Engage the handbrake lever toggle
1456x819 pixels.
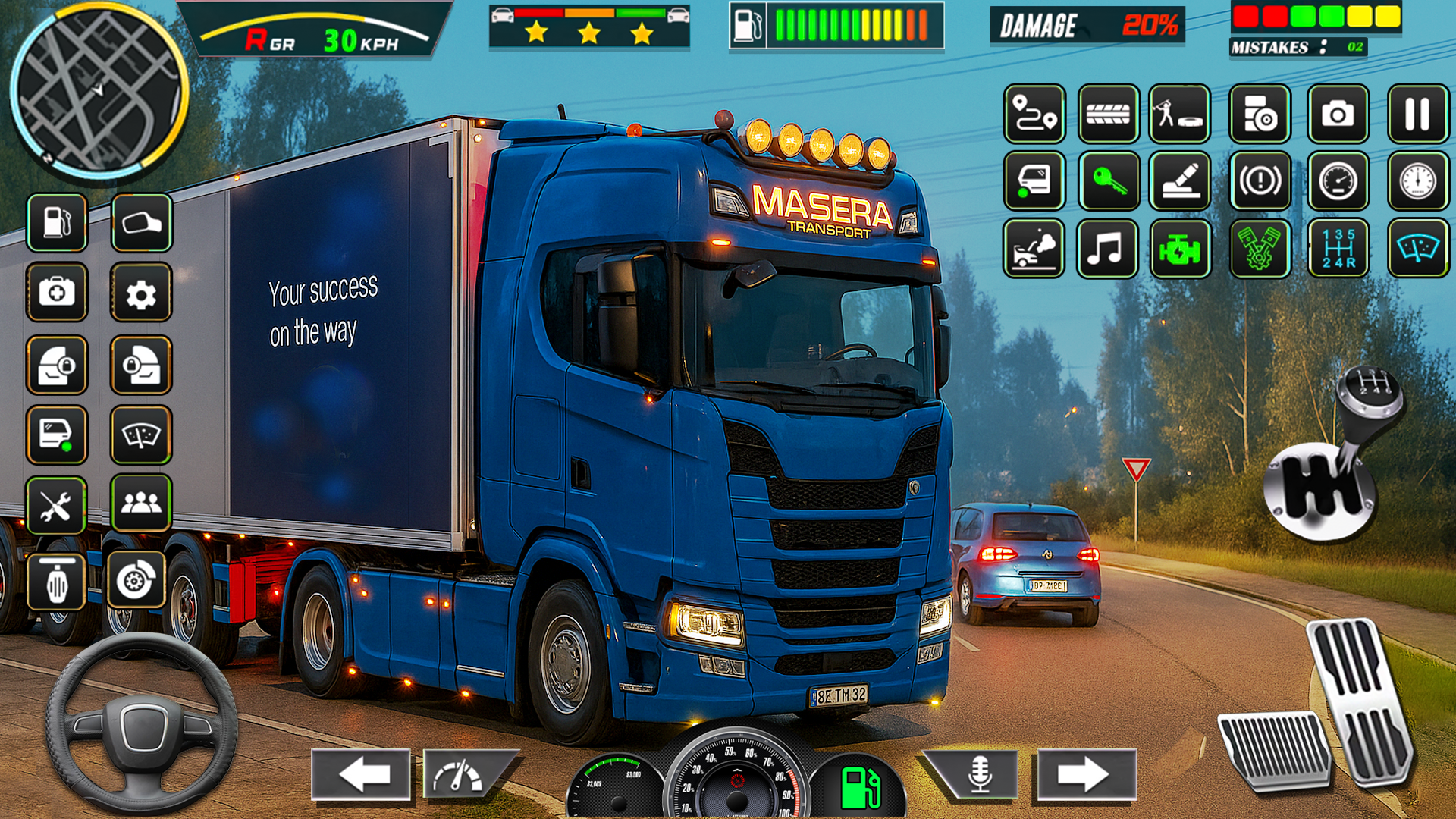[1180, 182]
